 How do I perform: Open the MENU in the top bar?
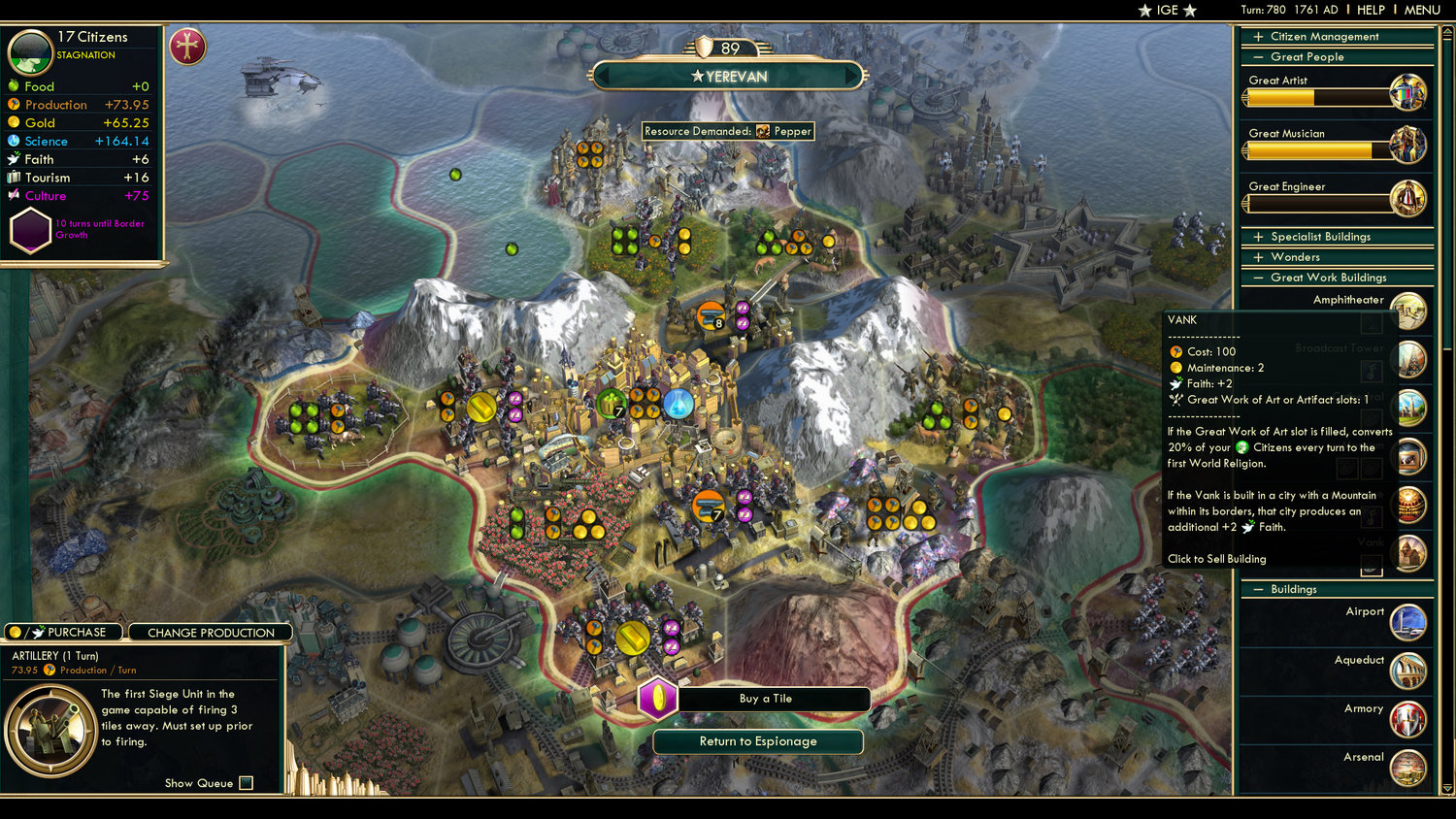click(1420, 9)
